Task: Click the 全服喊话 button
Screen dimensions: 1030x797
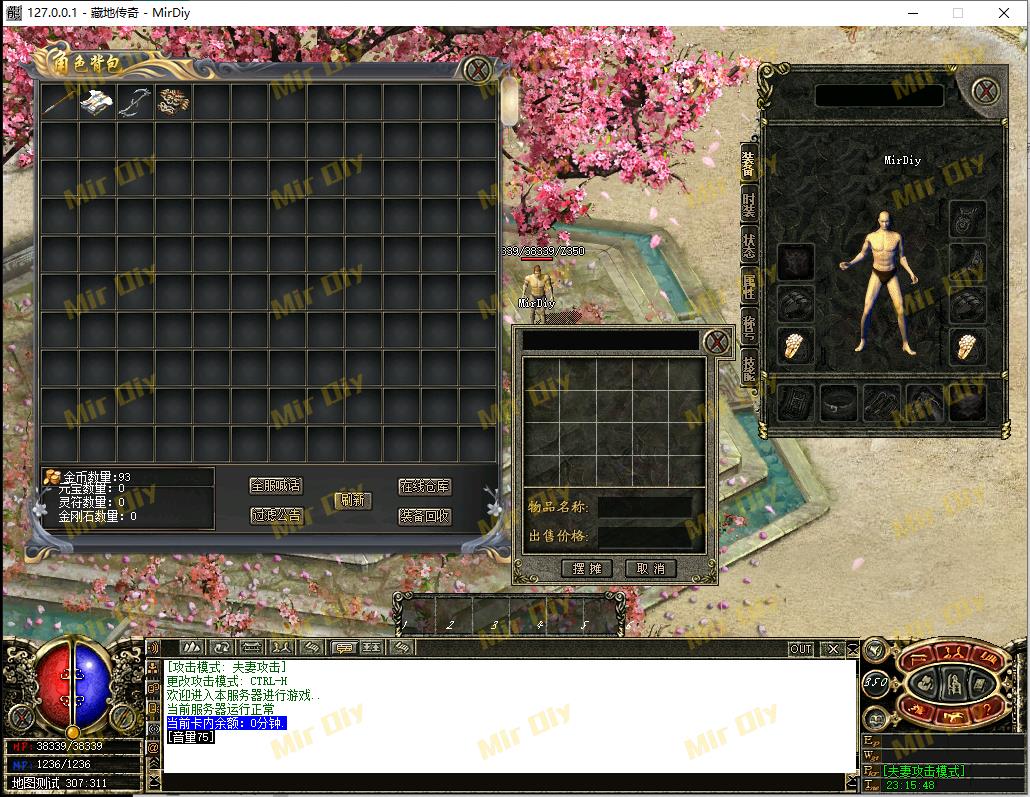Action: coord(275,486)
